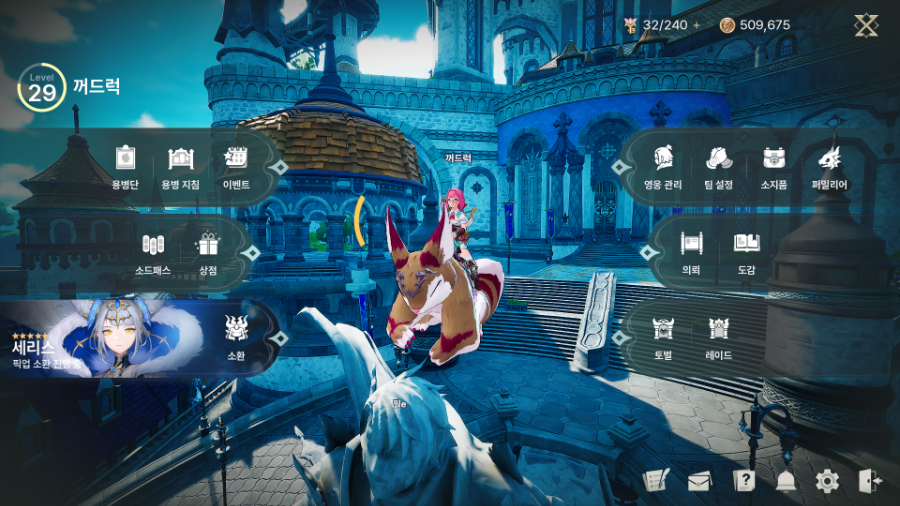Open the 도감 encyclopedia

(x=746, y=250)
